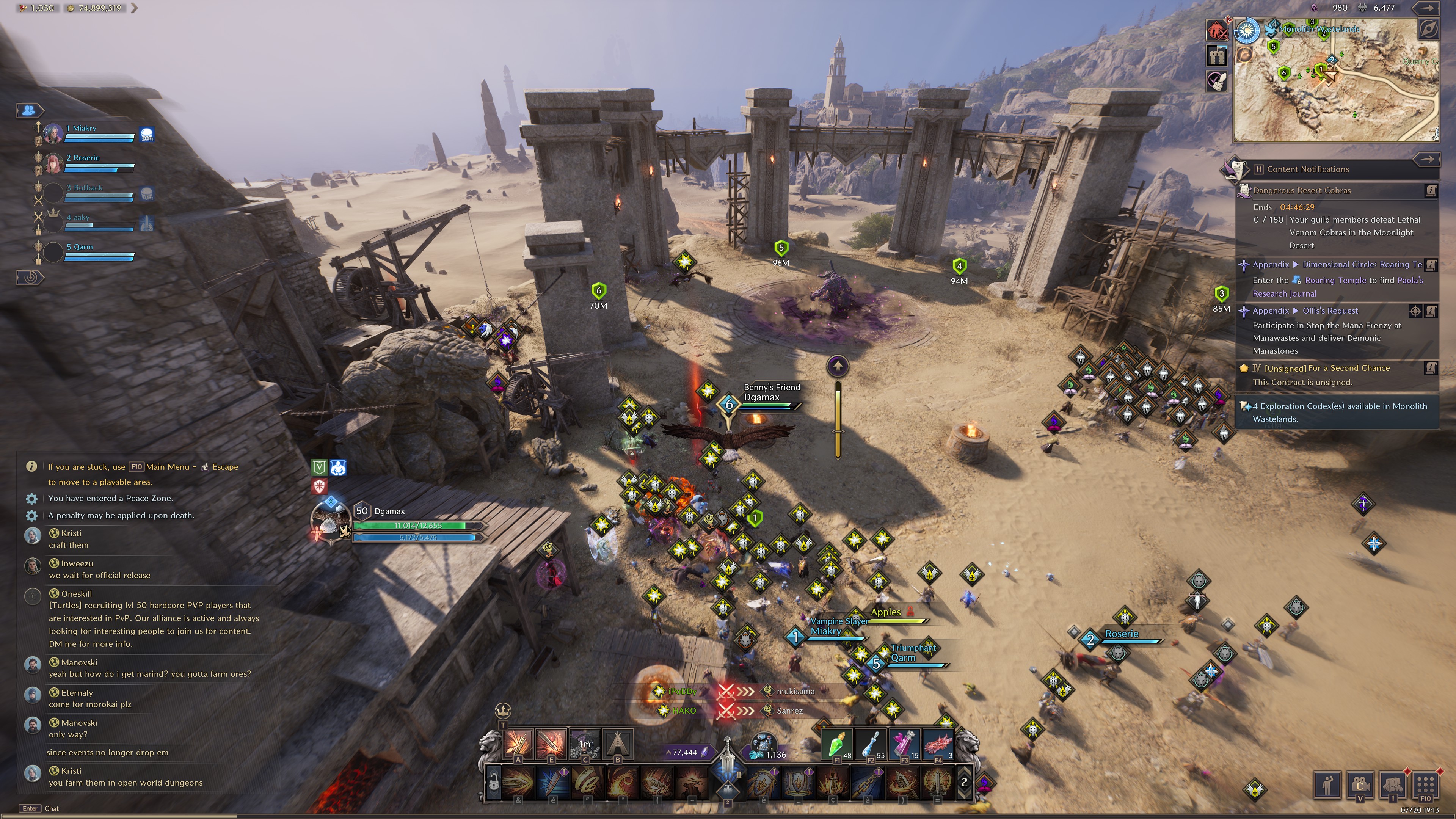This screenshot has height=819, width=1456.
Task: Open the main menu grid button
Action: click(1425, 784)
